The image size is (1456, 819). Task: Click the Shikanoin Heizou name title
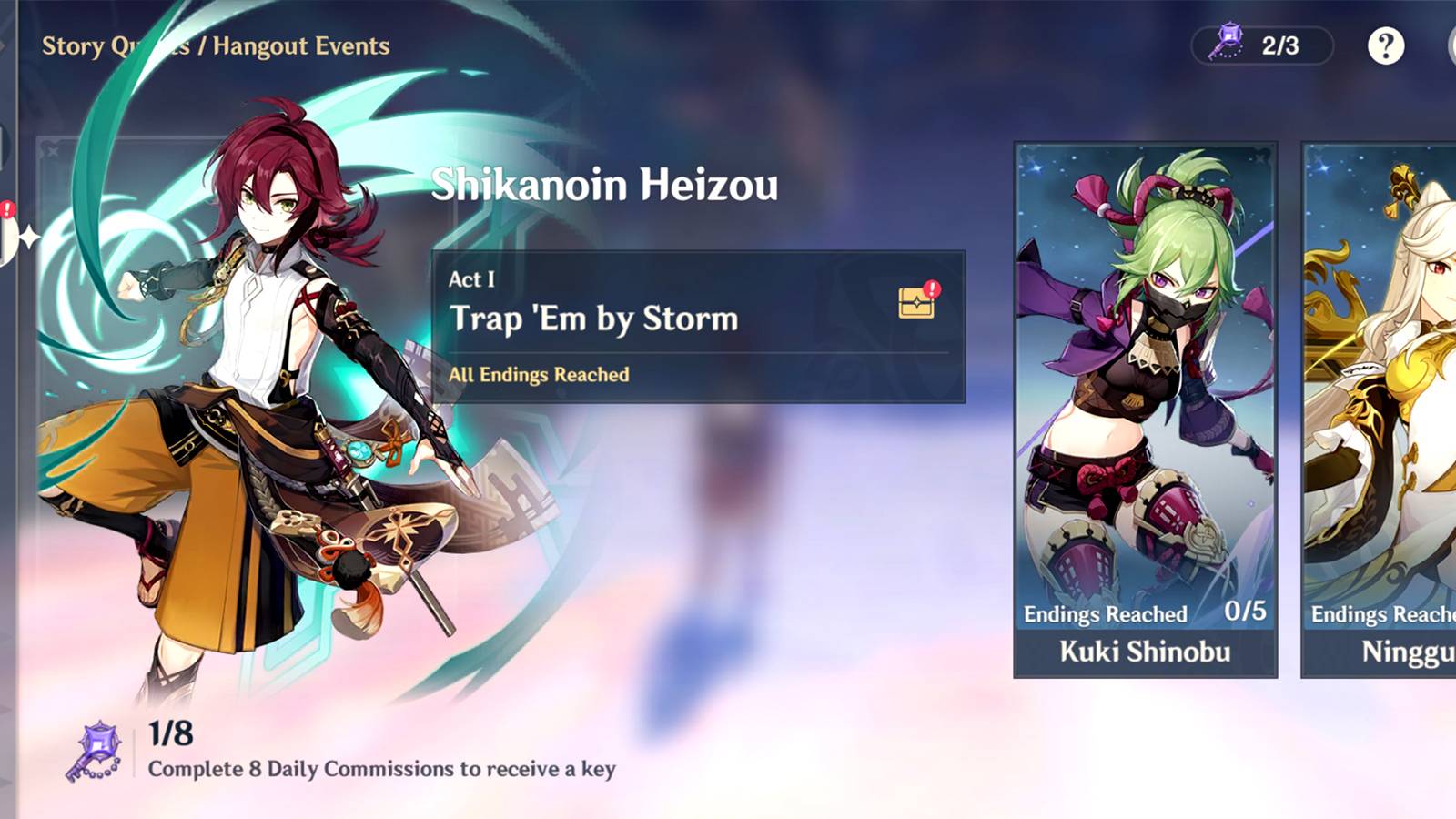605,187
